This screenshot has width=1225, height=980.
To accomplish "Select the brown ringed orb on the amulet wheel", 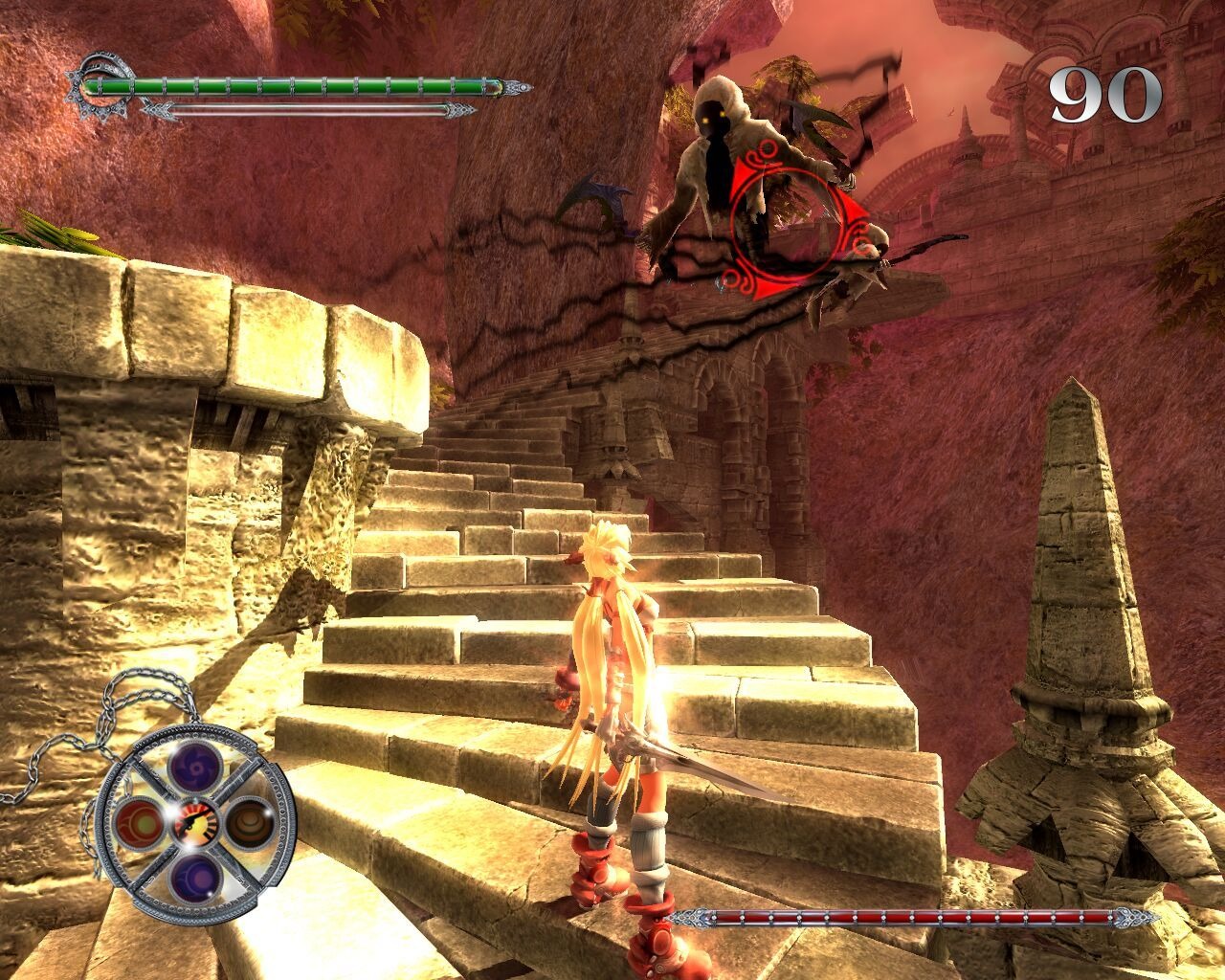I will pyautogui.click(x=250, y=821).
